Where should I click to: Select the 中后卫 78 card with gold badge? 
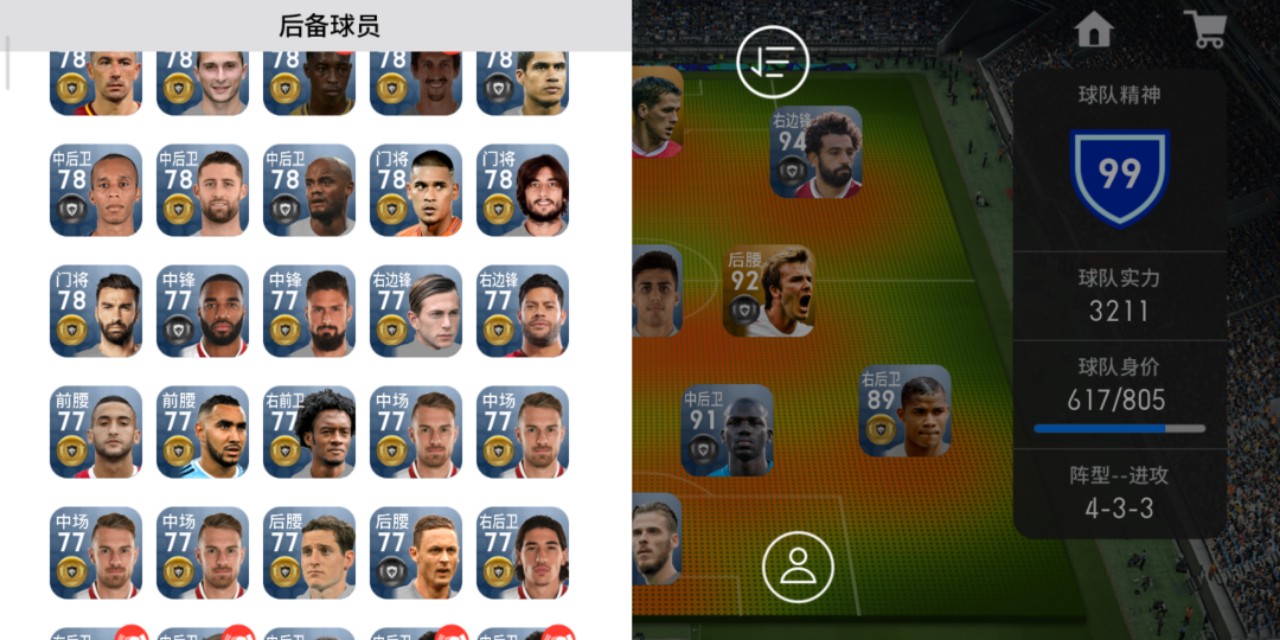pos(202,190)
